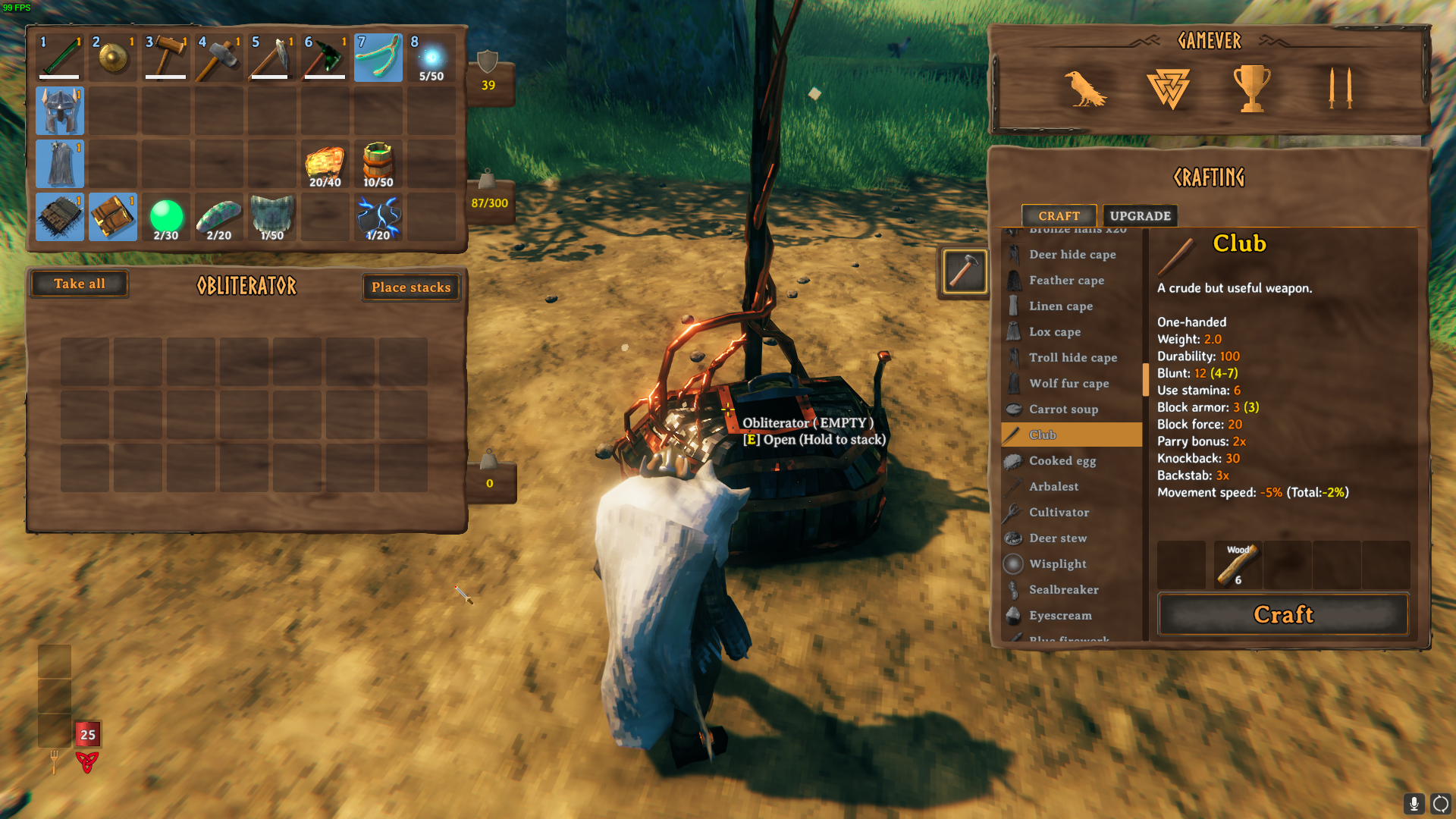Click the triangle knot skills icon
1456x819 pixels.
[1168, 89]
